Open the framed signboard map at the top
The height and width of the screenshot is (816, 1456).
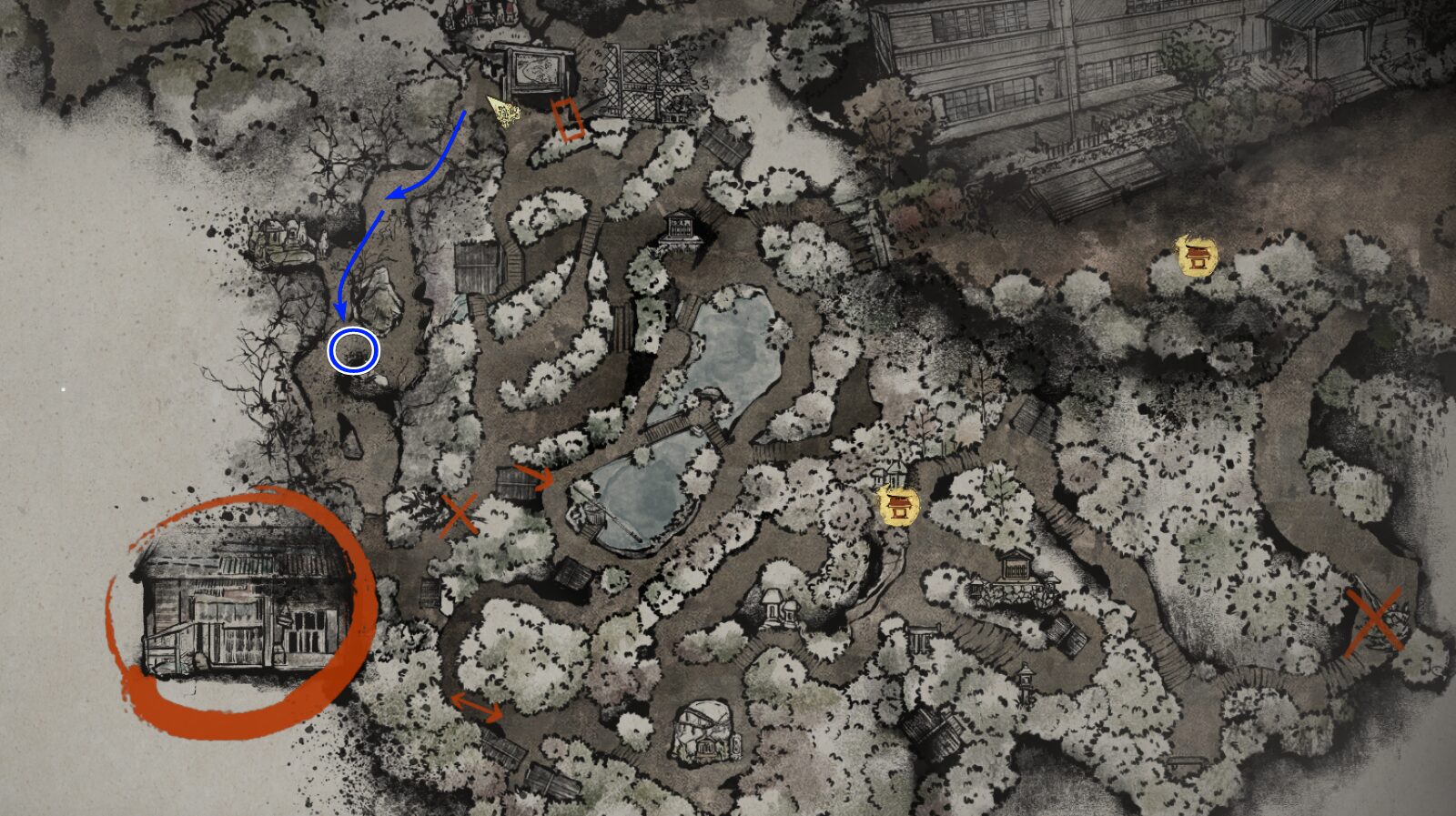(539, 68)
